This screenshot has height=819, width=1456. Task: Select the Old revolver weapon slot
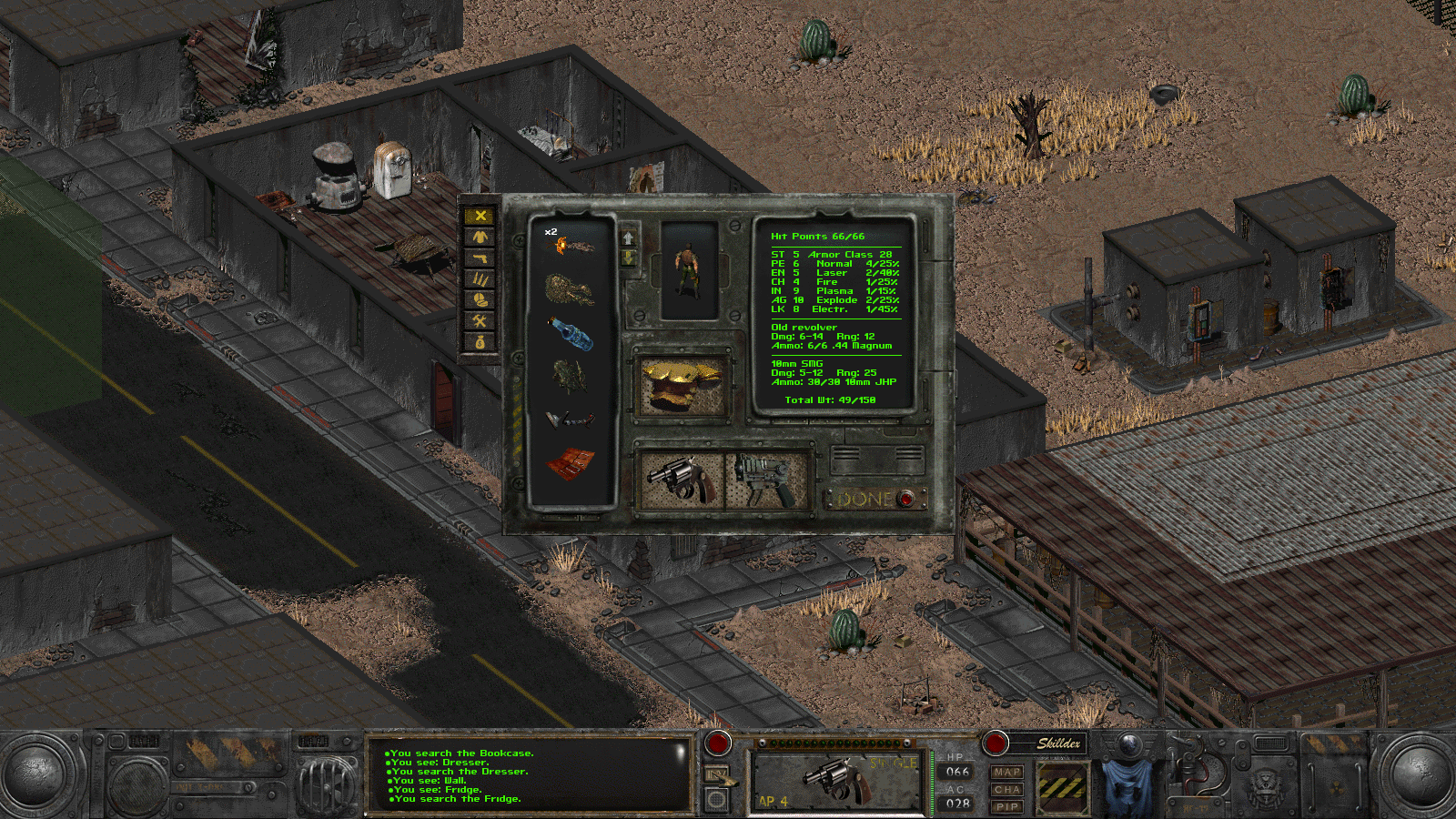[681, 480]
